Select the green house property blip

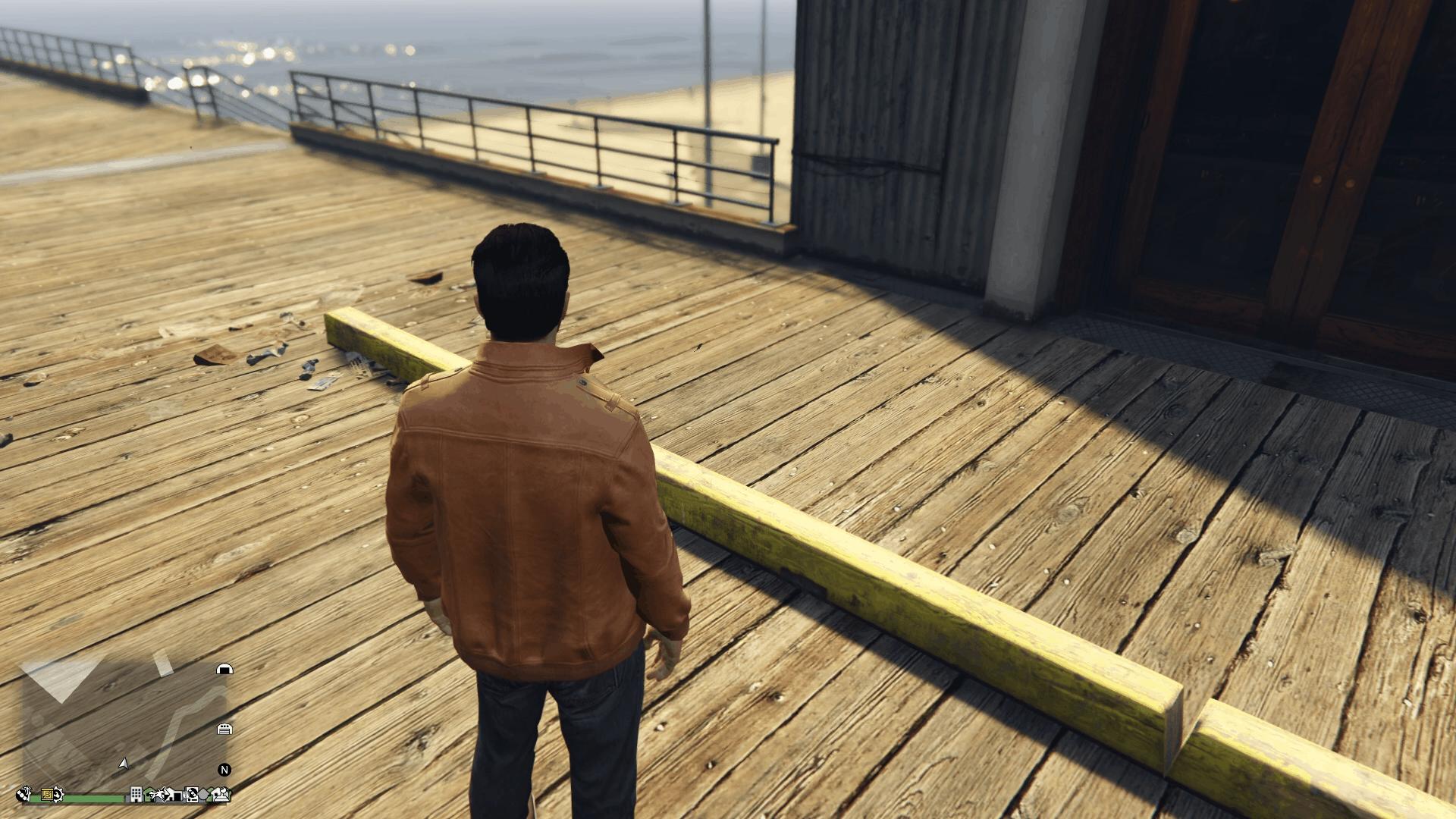149,796
